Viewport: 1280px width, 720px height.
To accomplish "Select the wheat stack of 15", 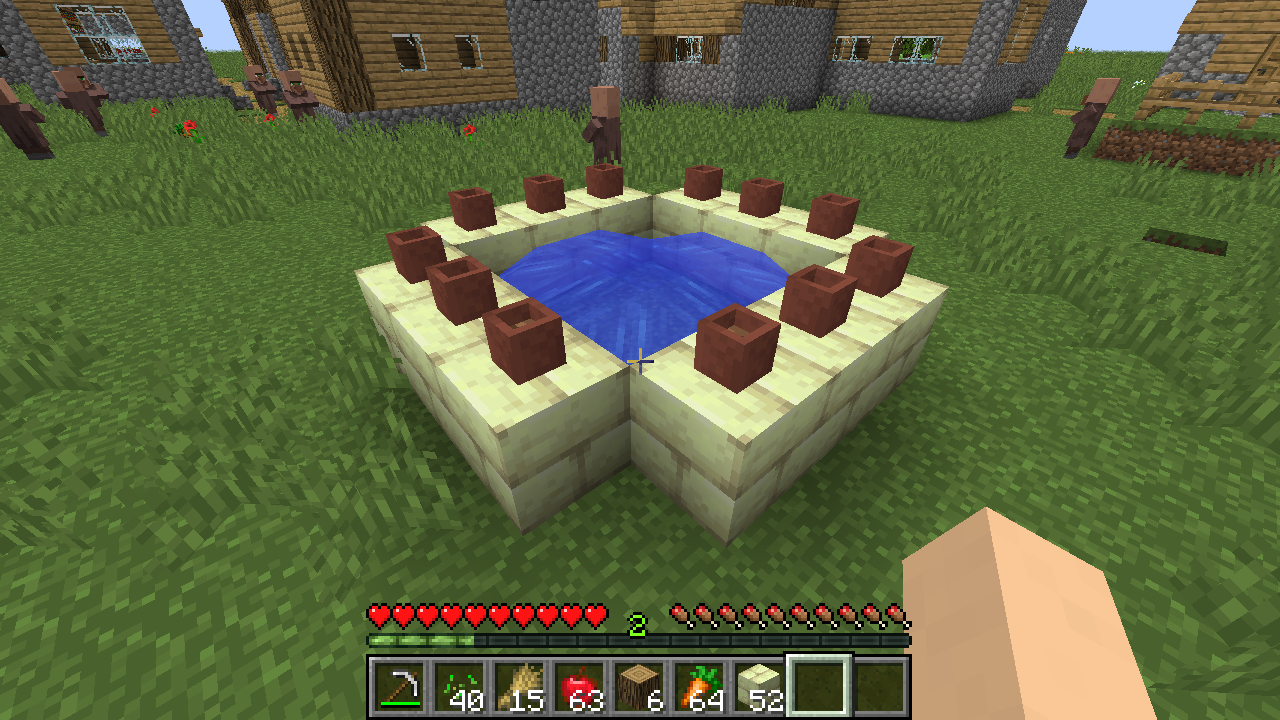I will (520, 687).
